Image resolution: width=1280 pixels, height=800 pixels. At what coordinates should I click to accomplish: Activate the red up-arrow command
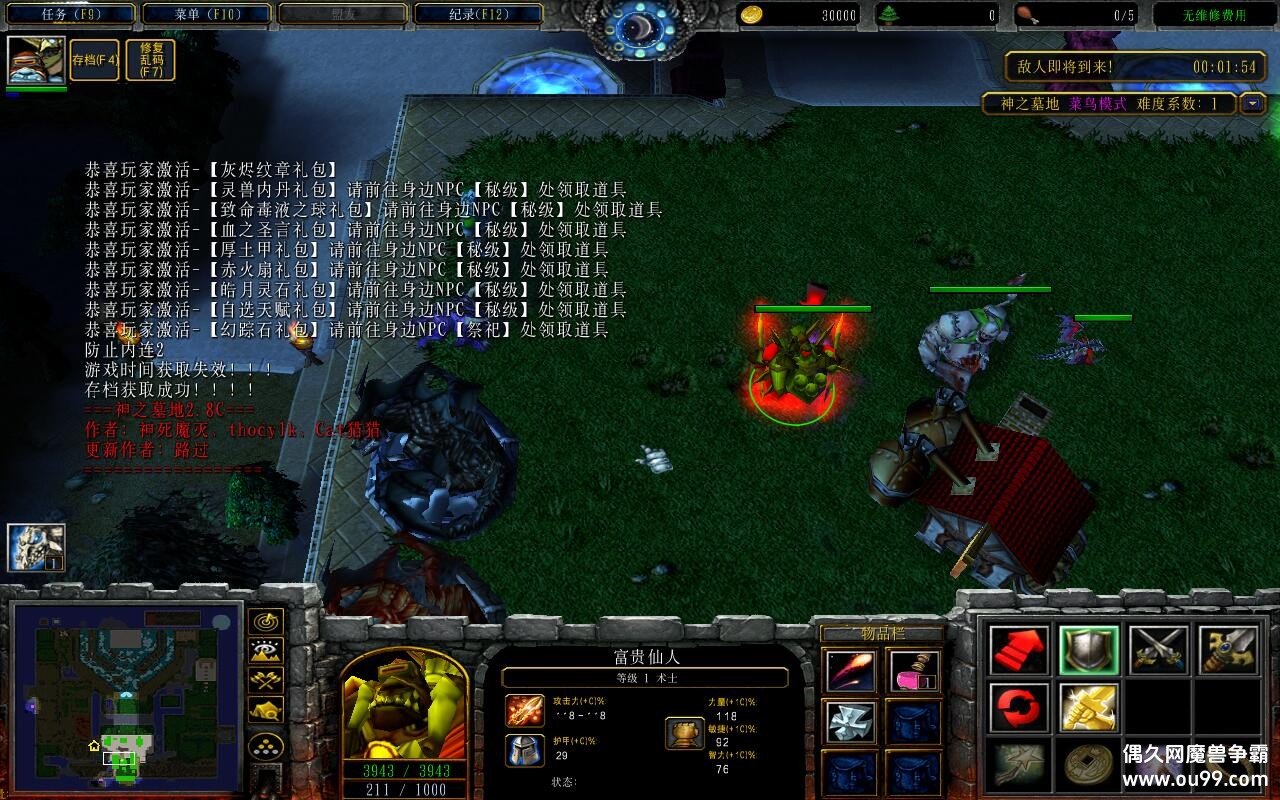coord(1020,651)
